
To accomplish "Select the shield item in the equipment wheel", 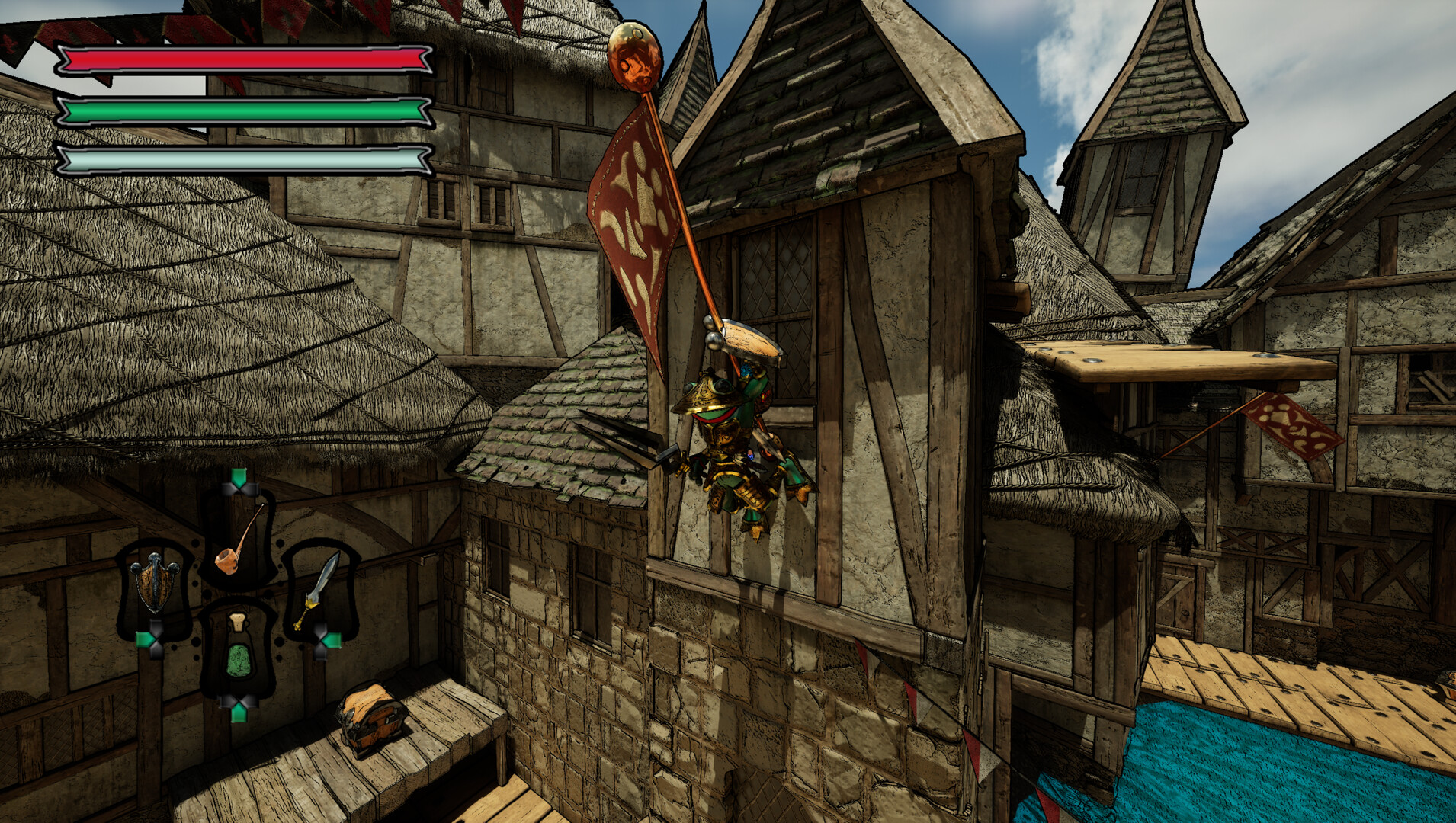I will coord(156,584).
